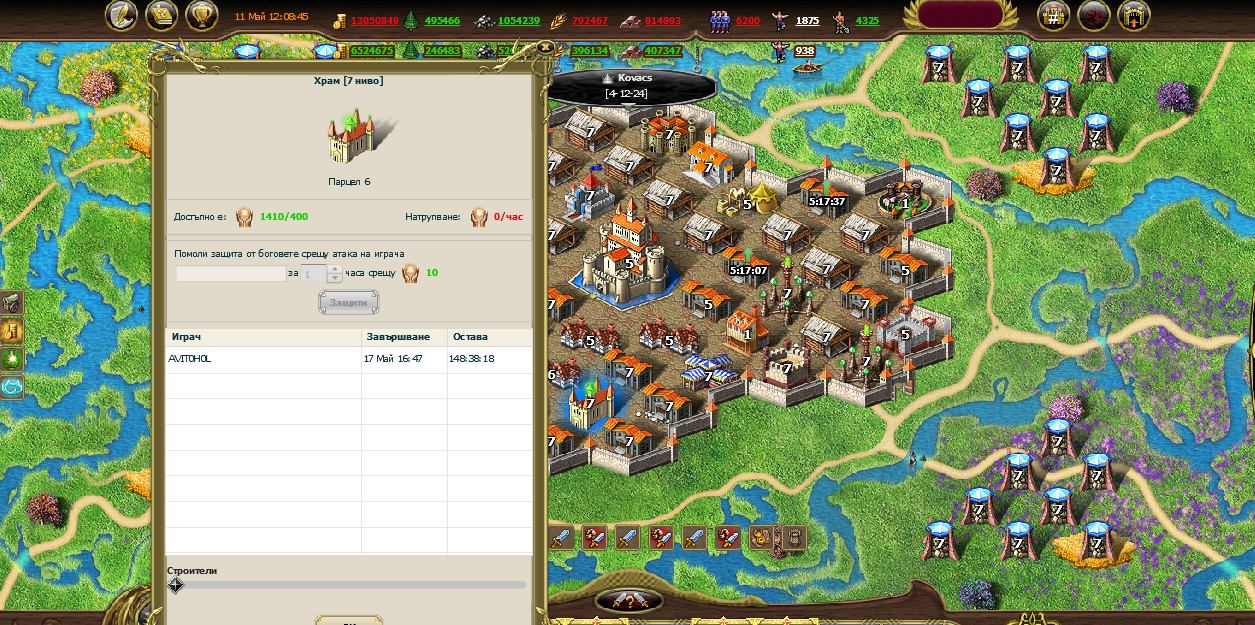Close the Храм temple panel
Viewport: 1255px width, 625px height.
[x=544, y=47]
